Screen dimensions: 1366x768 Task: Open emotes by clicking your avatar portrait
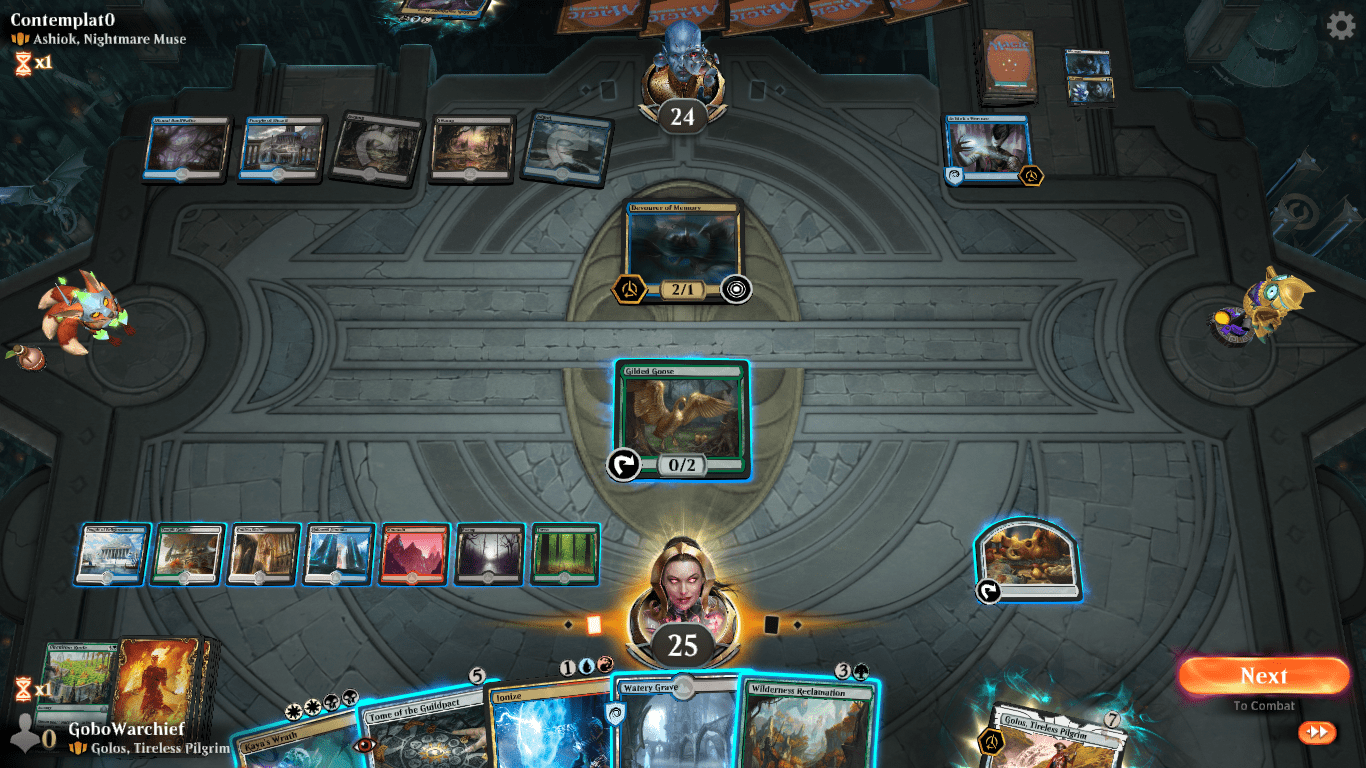pos(681,583)
